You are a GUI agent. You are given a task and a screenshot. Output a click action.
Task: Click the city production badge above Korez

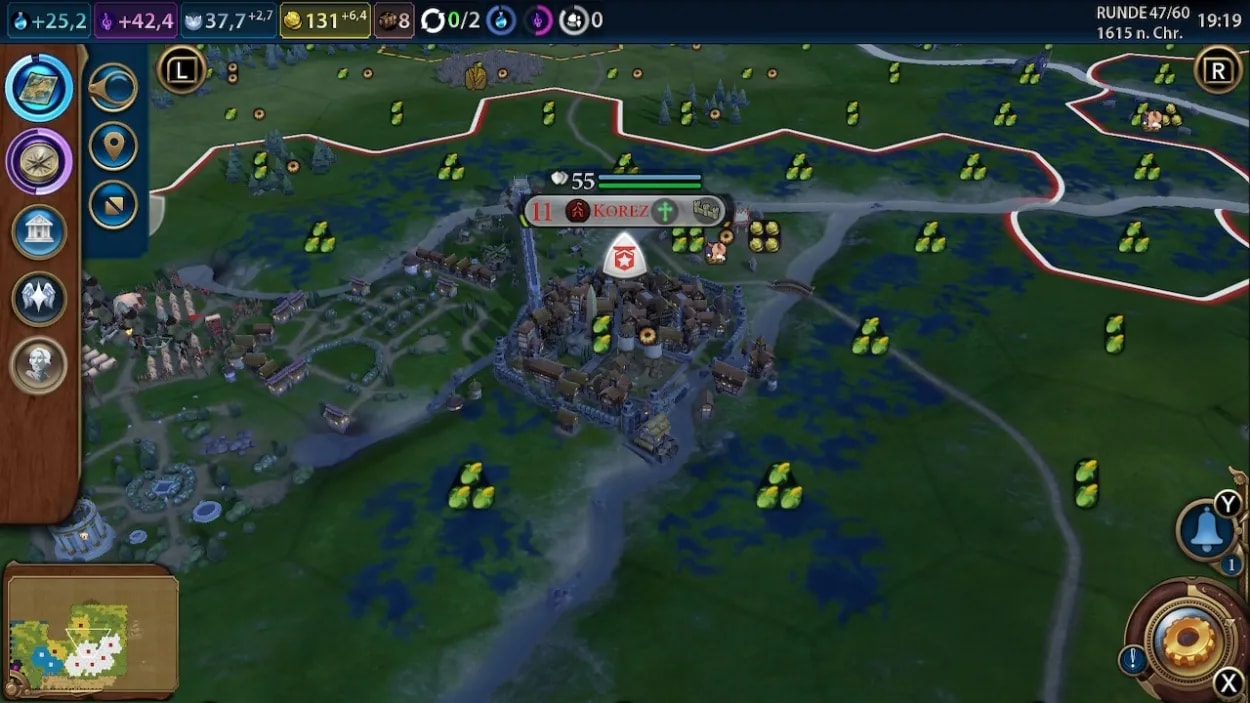(625, 256)
